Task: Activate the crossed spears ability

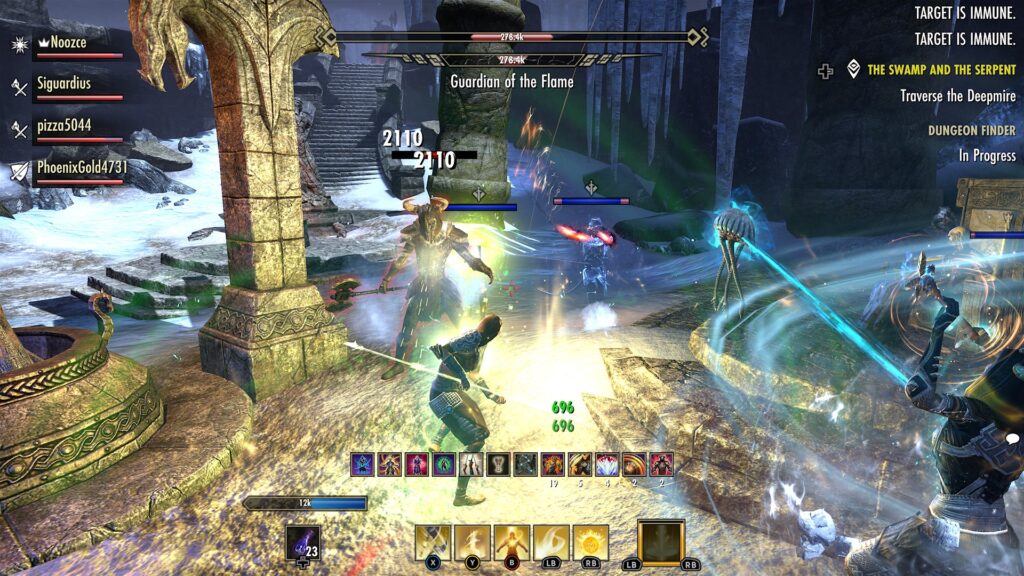Action: [432, 543]
